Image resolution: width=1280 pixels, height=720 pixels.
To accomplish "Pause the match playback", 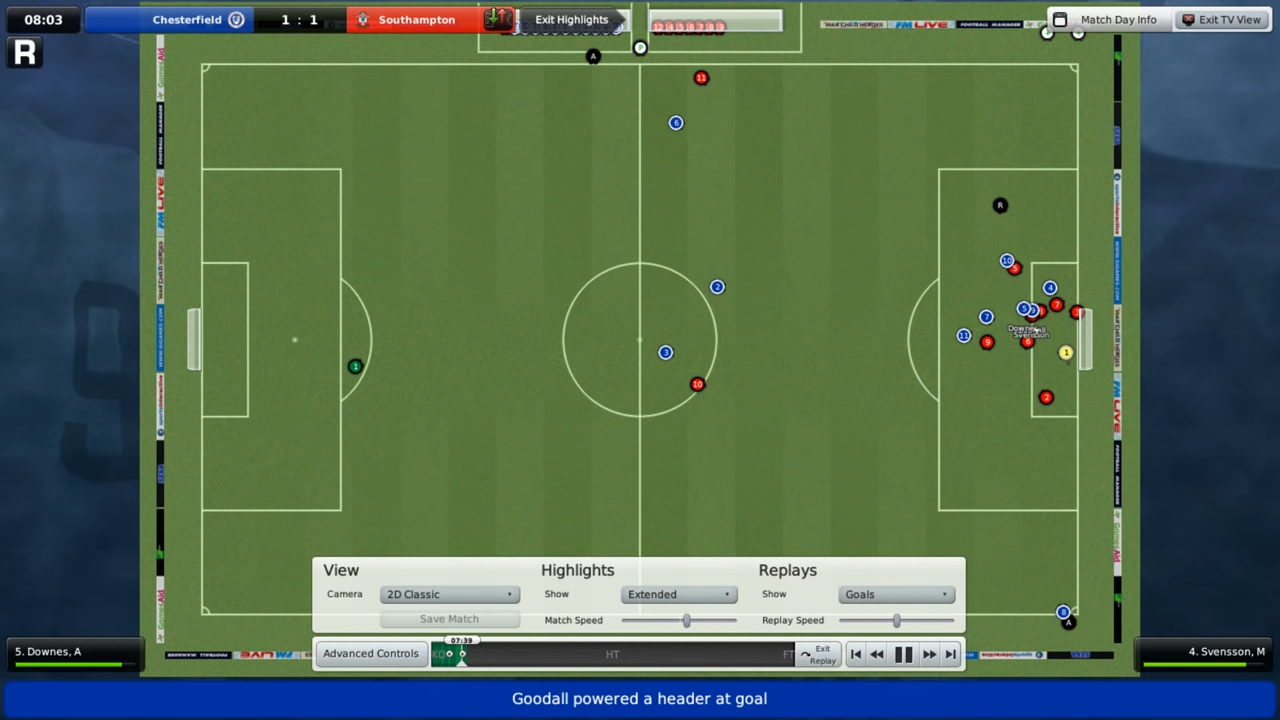I will click(903, 654).
